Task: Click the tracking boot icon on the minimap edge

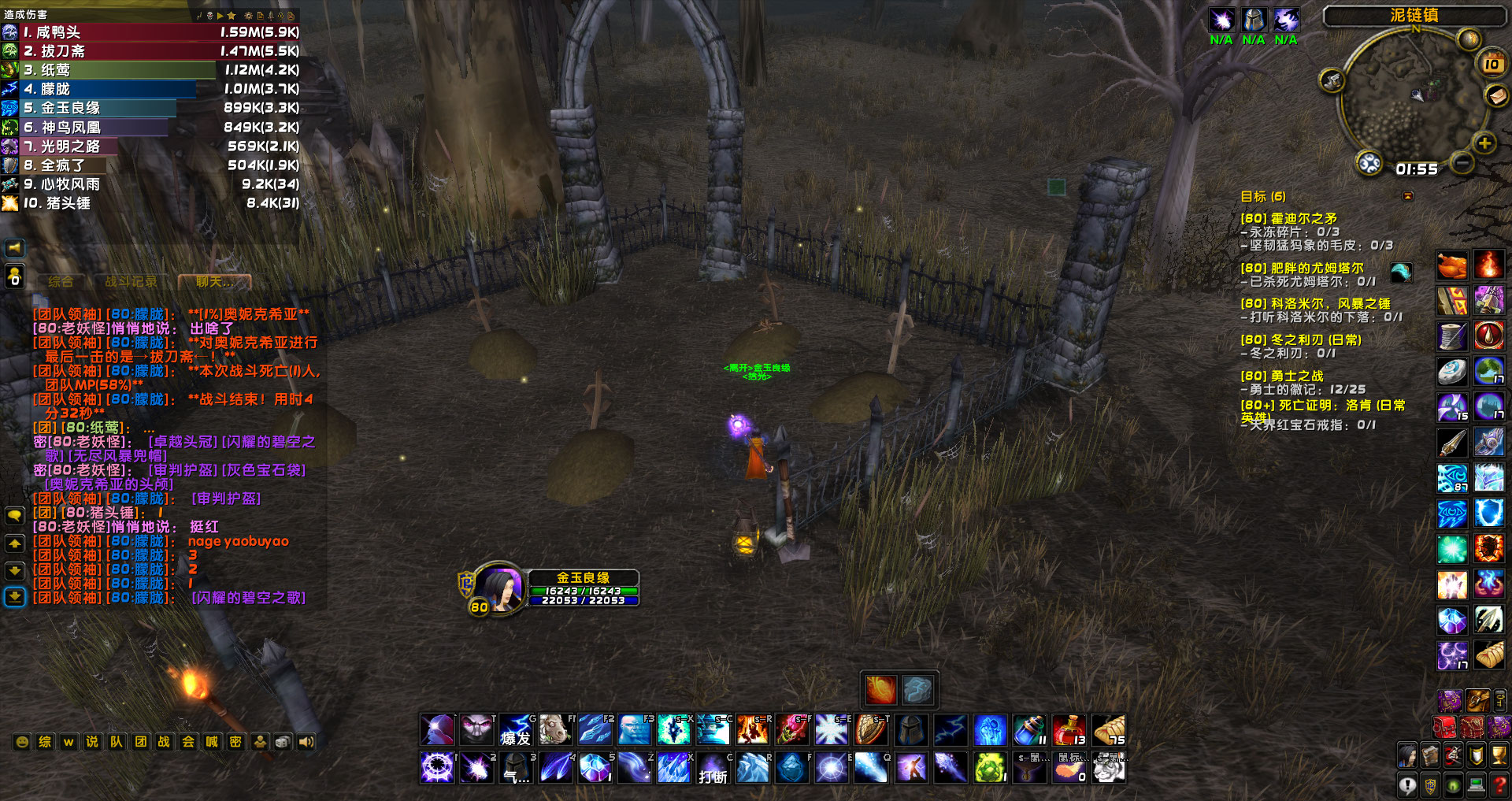Action: point(1331,82)
